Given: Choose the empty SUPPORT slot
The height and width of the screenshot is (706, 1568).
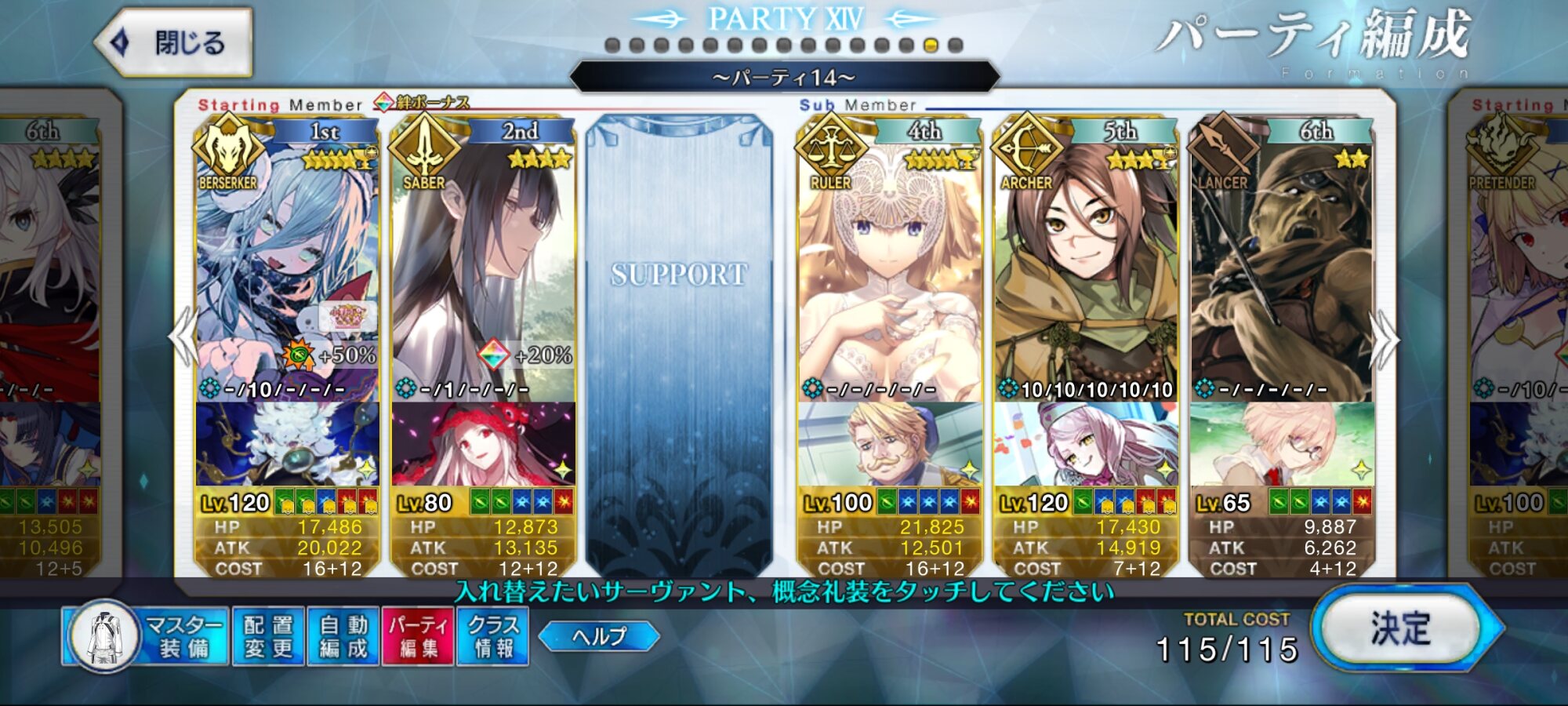Looking at the screenshot, I should click(x=679, y=345).
